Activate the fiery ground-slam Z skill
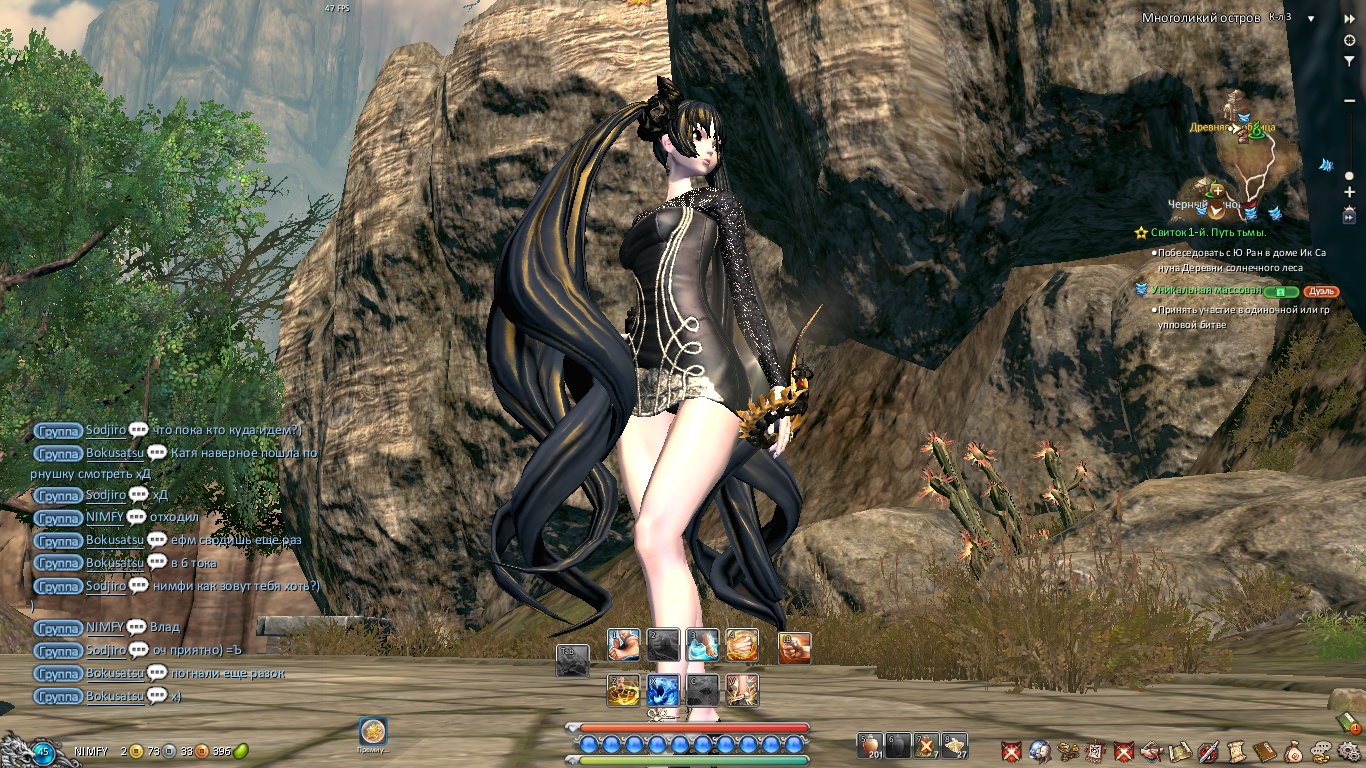This screenshot has height=768, width=1366. pyautogui.click(x=623, y=690)
